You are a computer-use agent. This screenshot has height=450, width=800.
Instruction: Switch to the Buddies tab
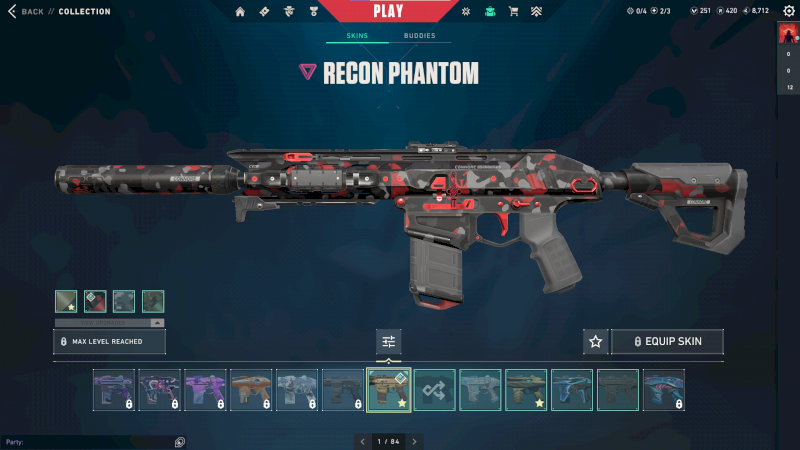tap(419, 35)
